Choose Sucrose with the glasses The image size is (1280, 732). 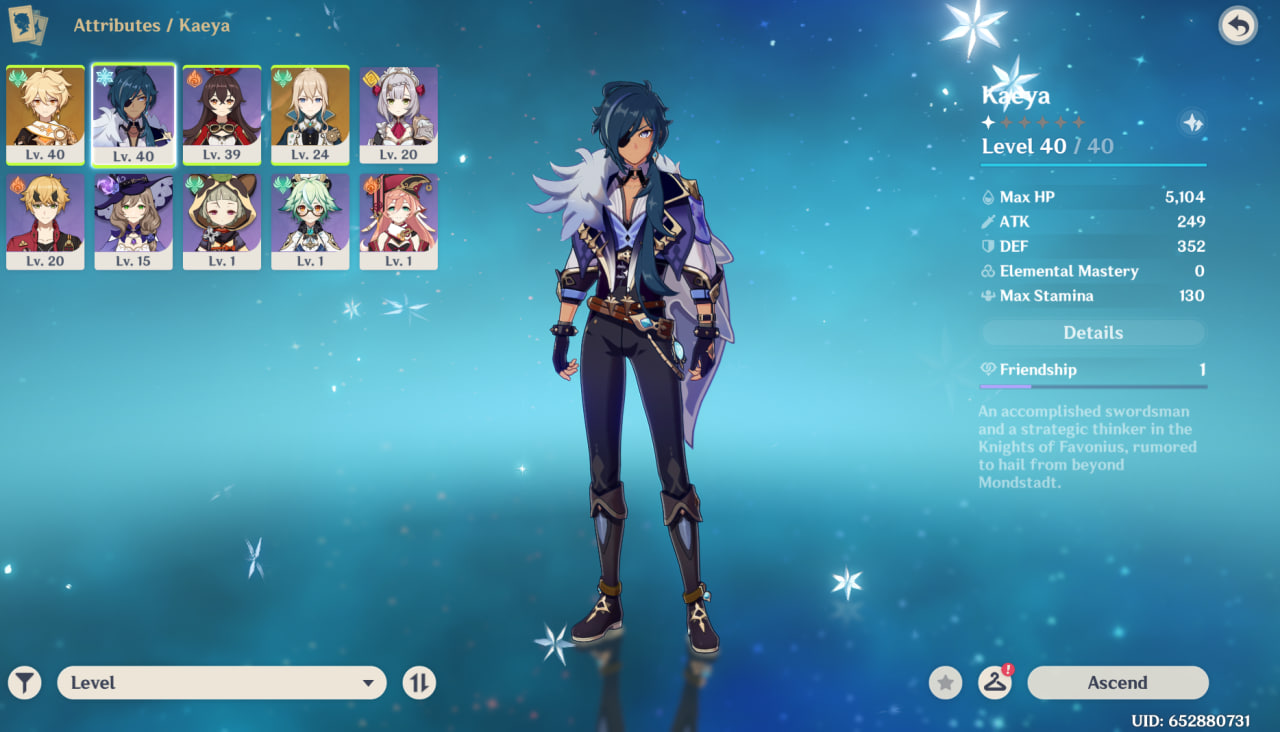point(310,221)
